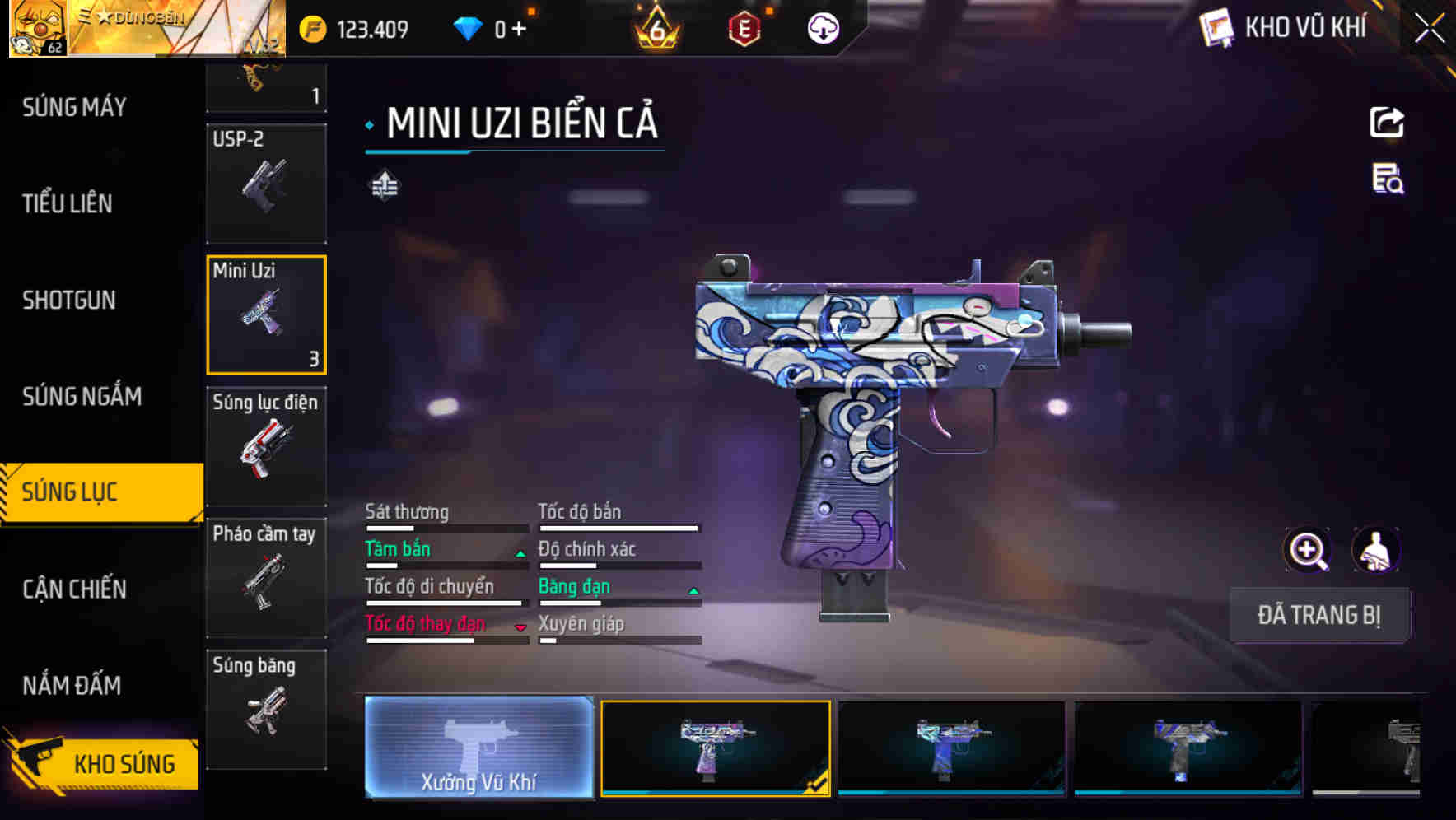The height and width of the screenshot is (820, 1456).
Task: Add diamonds with the plus button
Action: [519, 29]
